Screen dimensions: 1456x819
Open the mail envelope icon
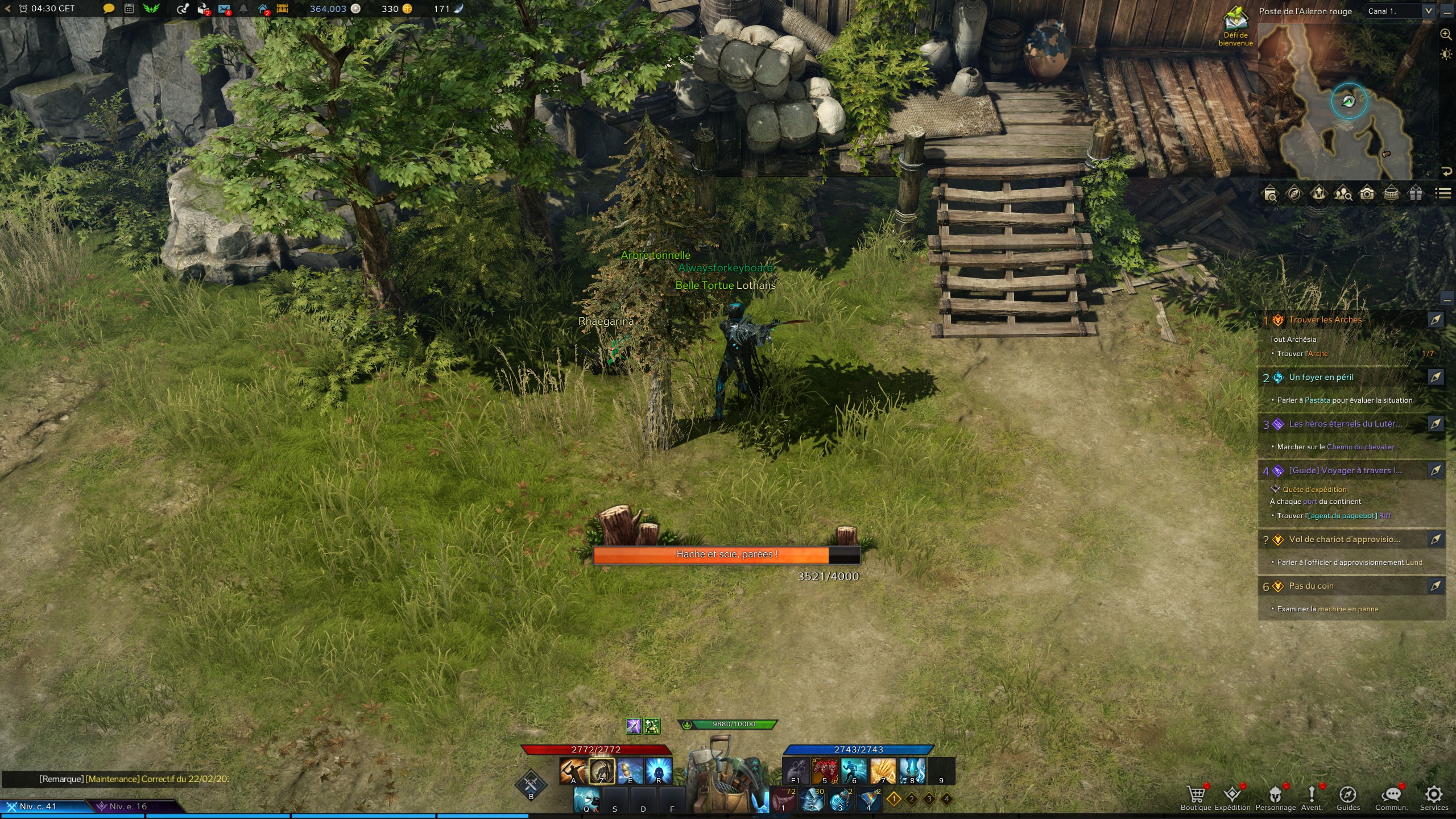(224, 9)
